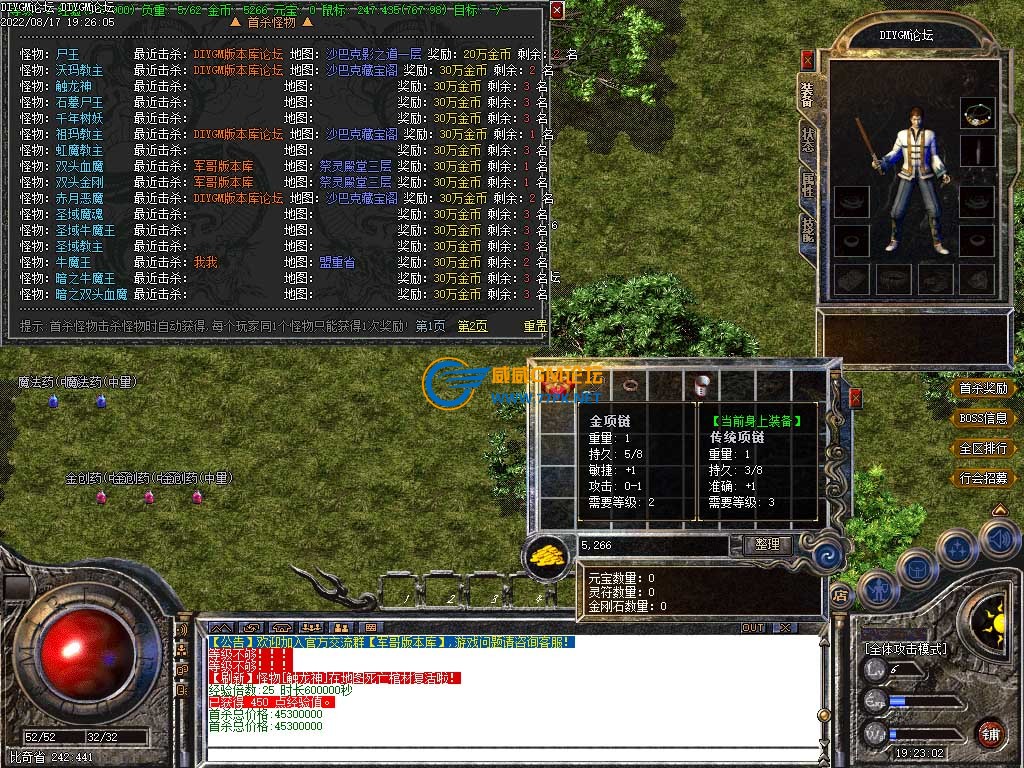Click the 重置 reset link

click(536, 326)
